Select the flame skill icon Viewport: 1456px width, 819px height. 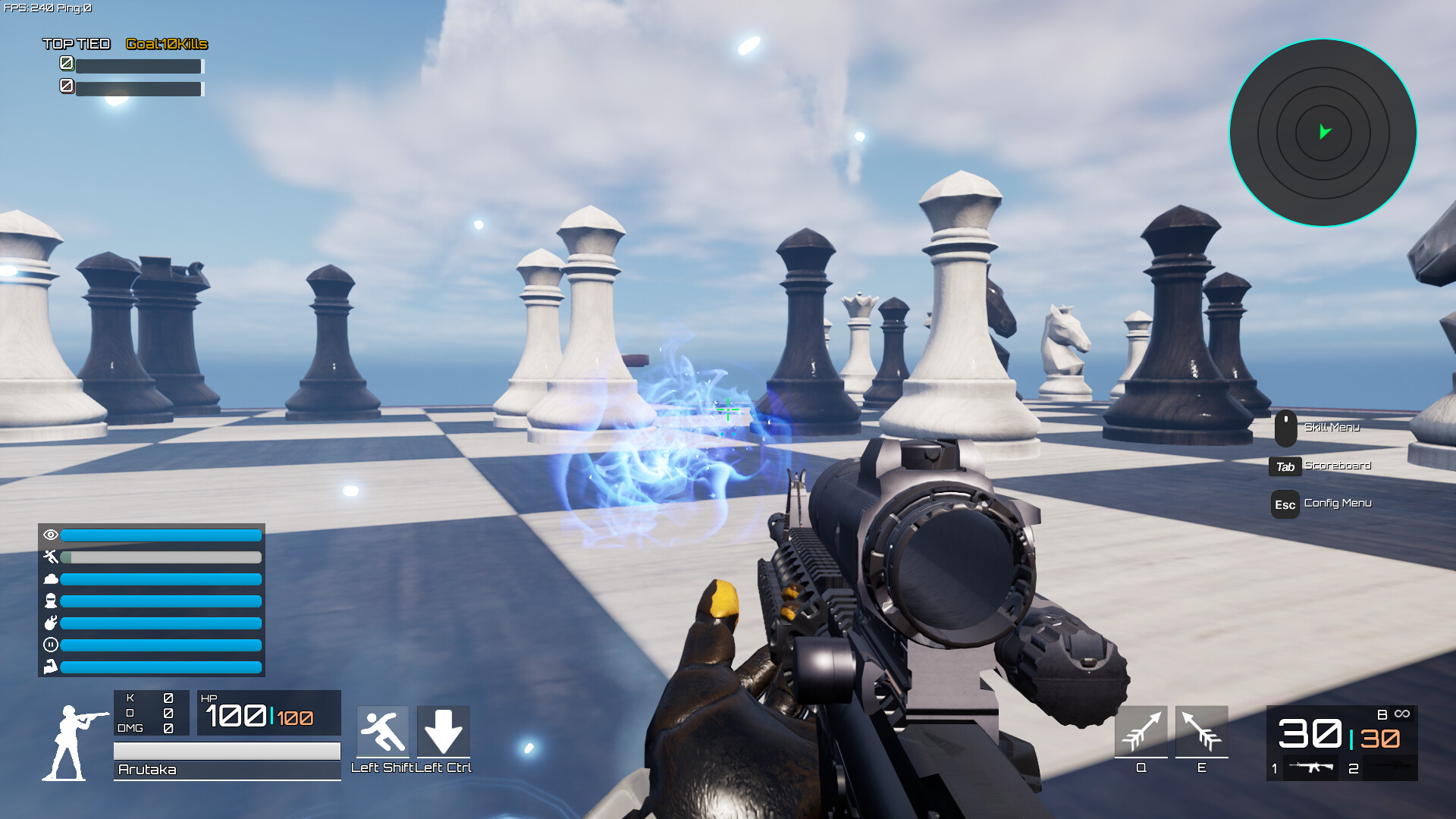(x=50, y=623)
